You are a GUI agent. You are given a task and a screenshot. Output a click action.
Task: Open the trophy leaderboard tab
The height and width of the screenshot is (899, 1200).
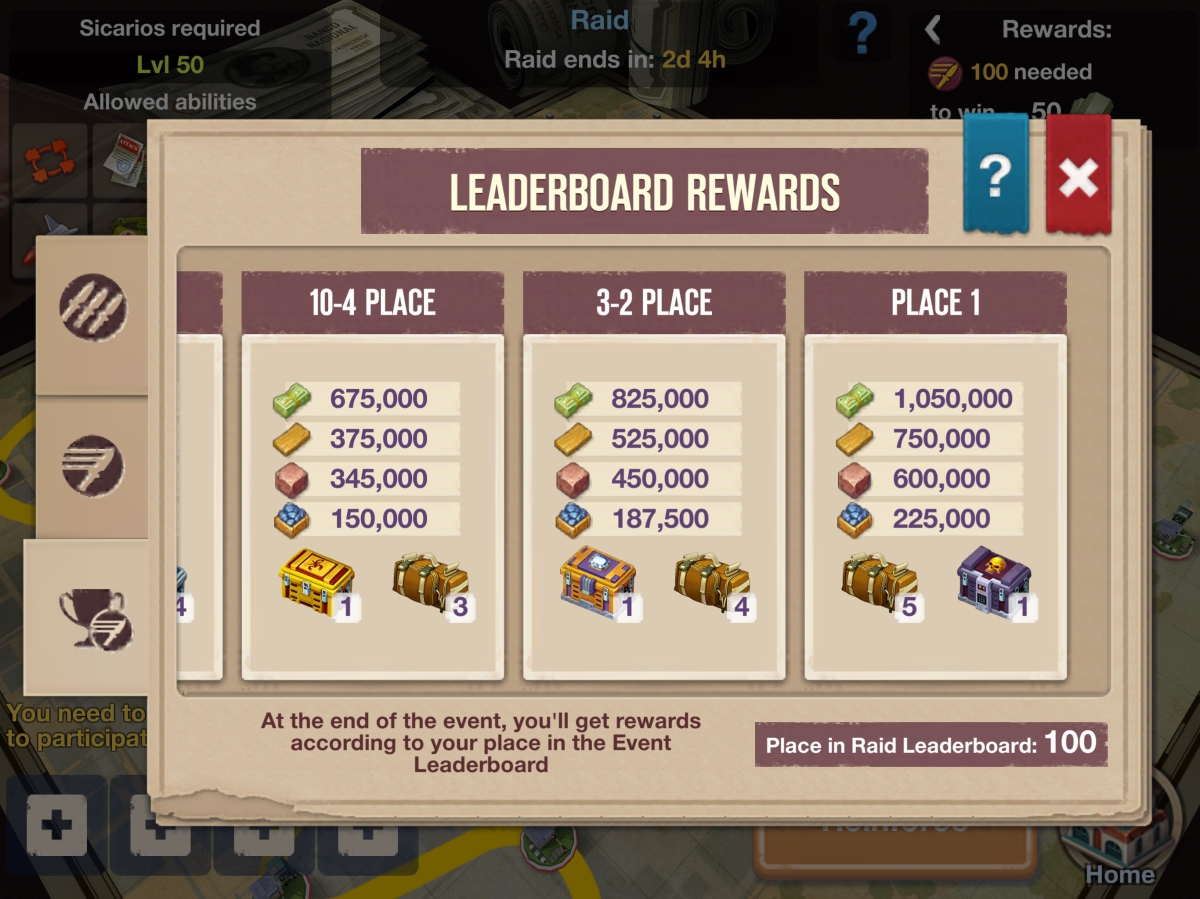point(90,616)
